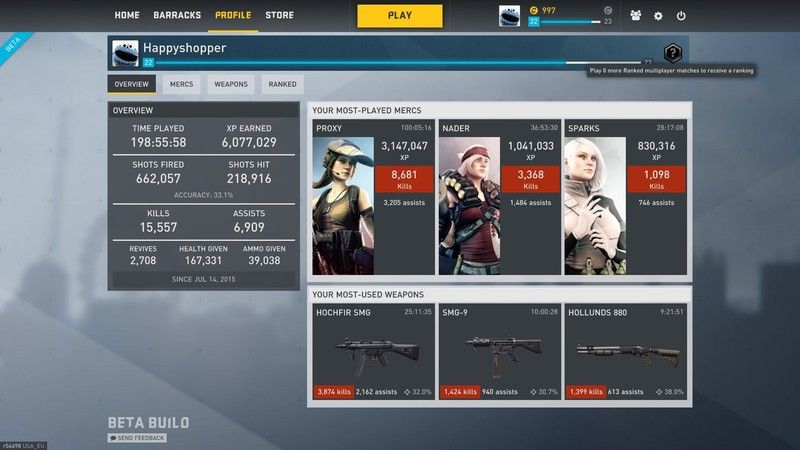Click the profile avatar in the top bar
The width and height of the screenshot is (800, 450).
(x=509, y=16)
